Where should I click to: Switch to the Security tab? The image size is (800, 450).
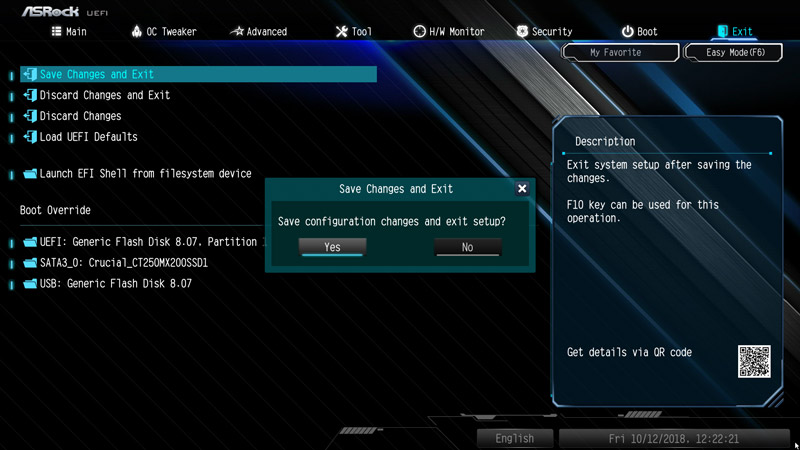pos(544,31)
